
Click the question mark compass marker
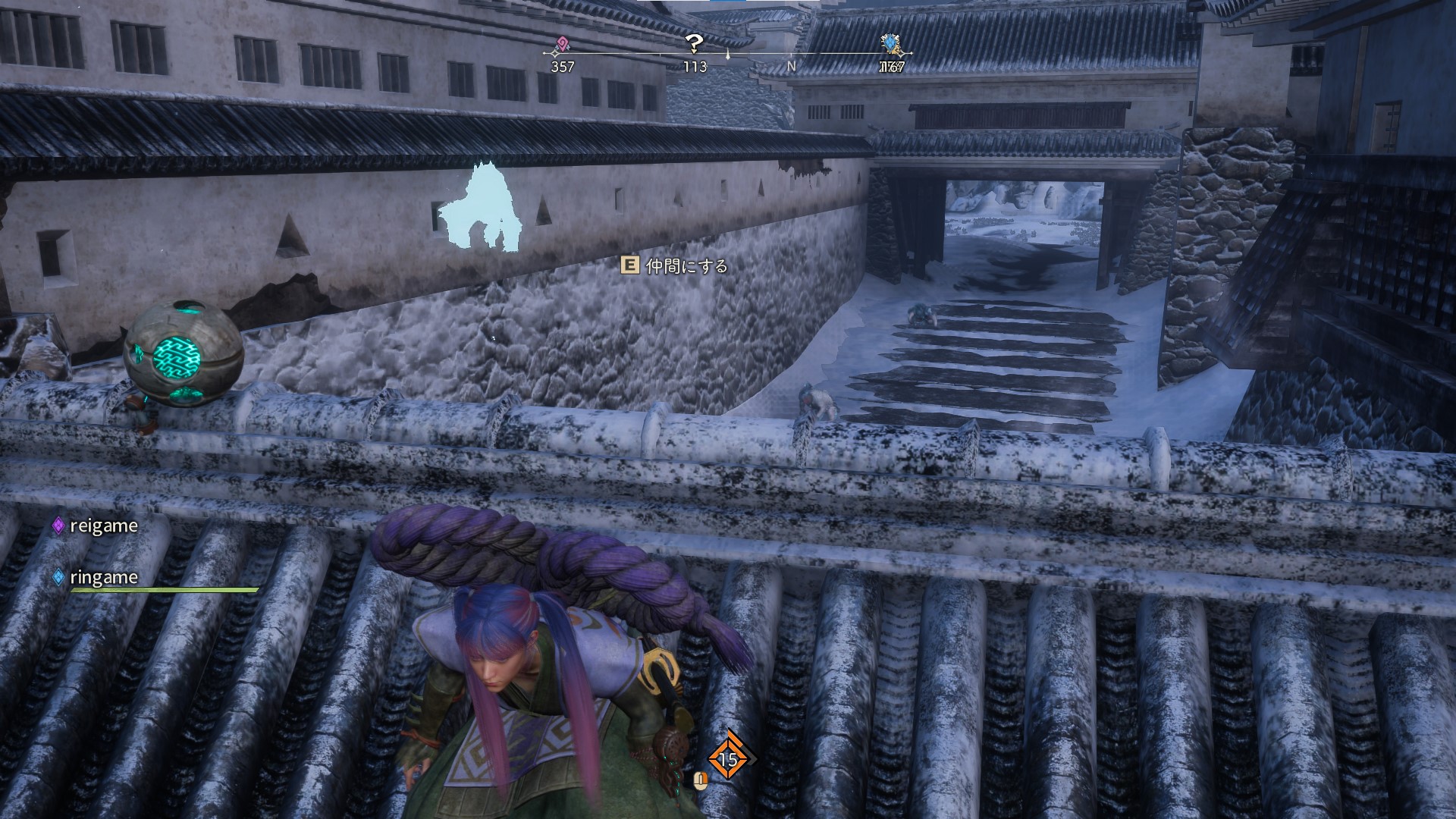(694, 43)
